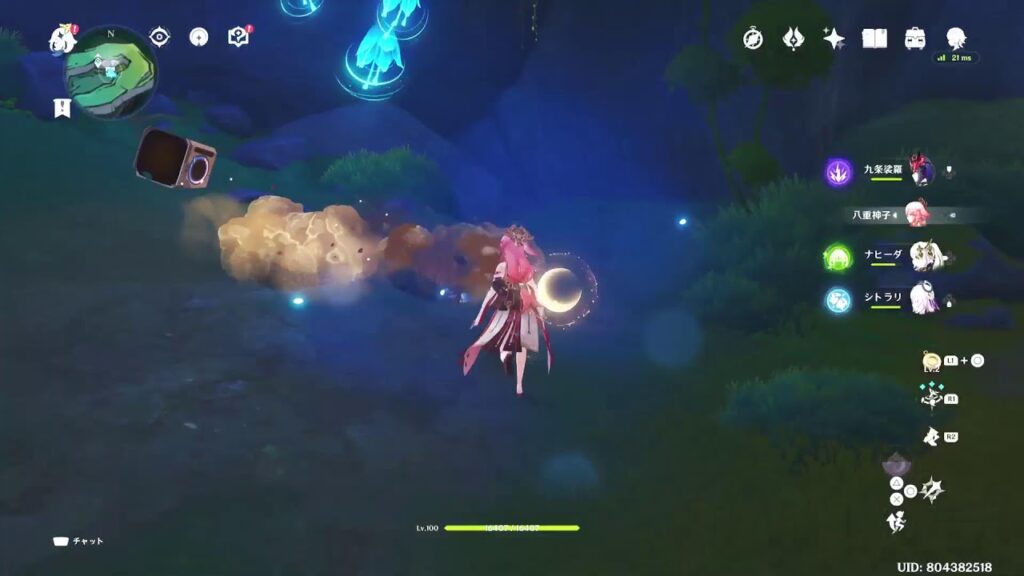Select active party member 八重神子

click(915, 214)
